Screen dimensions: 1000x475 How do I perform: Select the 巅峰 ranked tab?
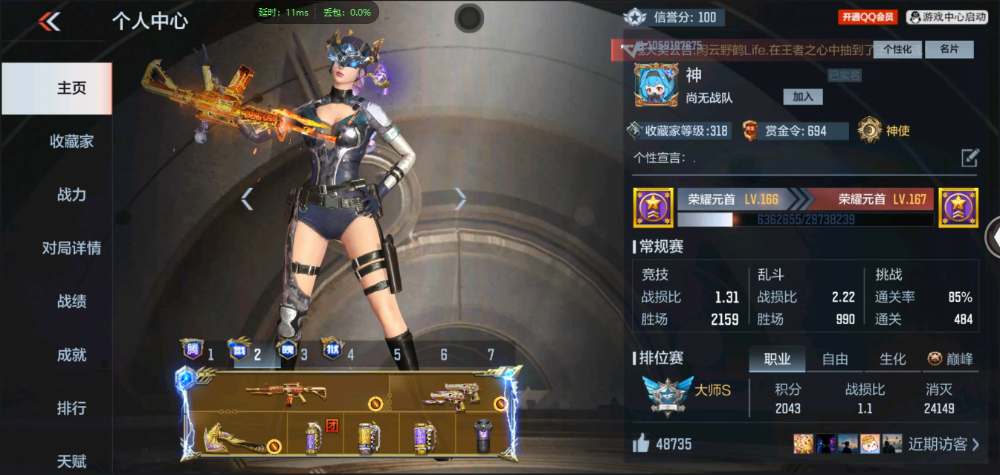(x=950, y=359)
